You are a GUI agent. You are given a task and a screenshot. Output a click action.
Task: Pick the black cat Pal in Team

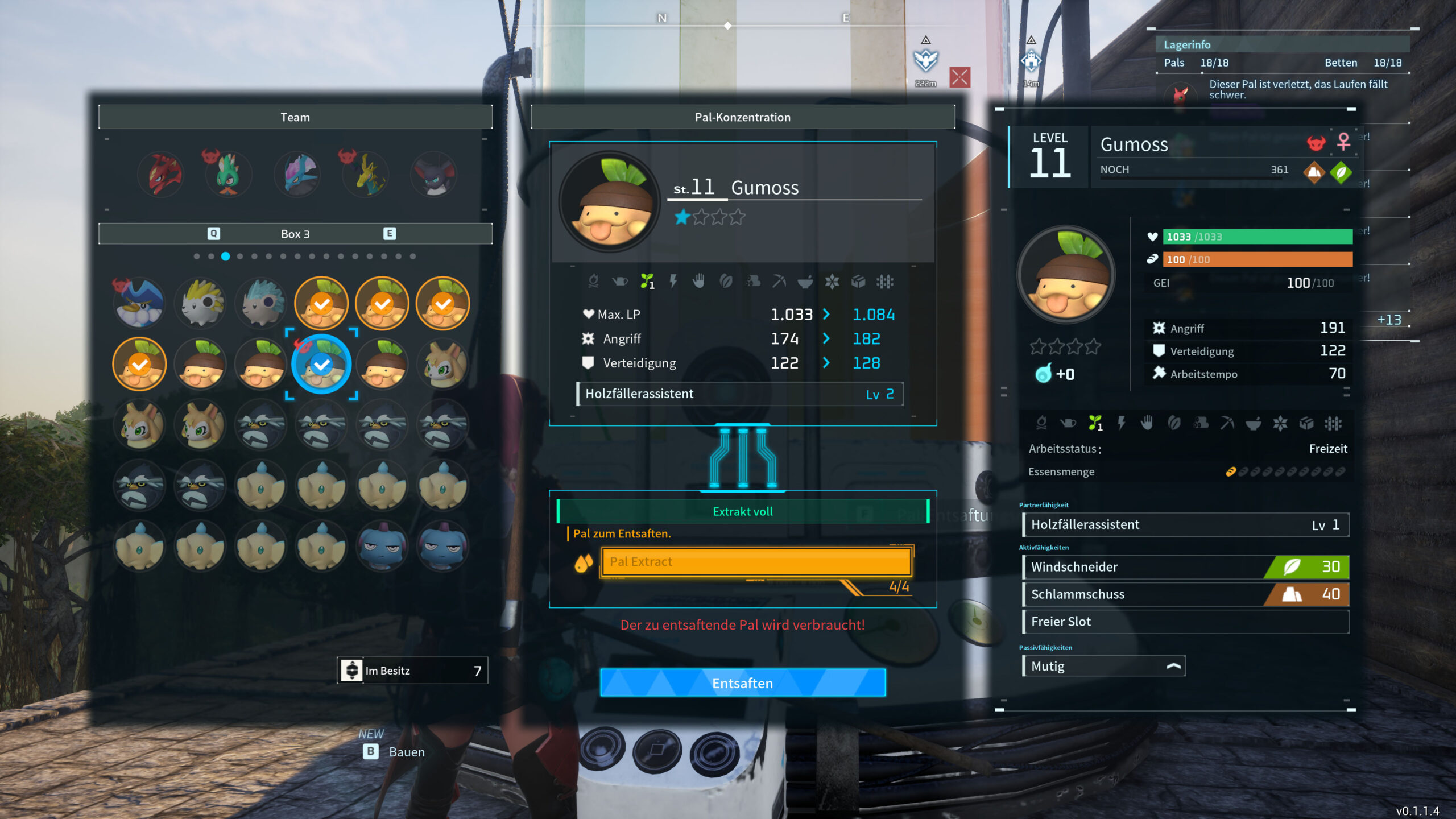pos(435,174)
